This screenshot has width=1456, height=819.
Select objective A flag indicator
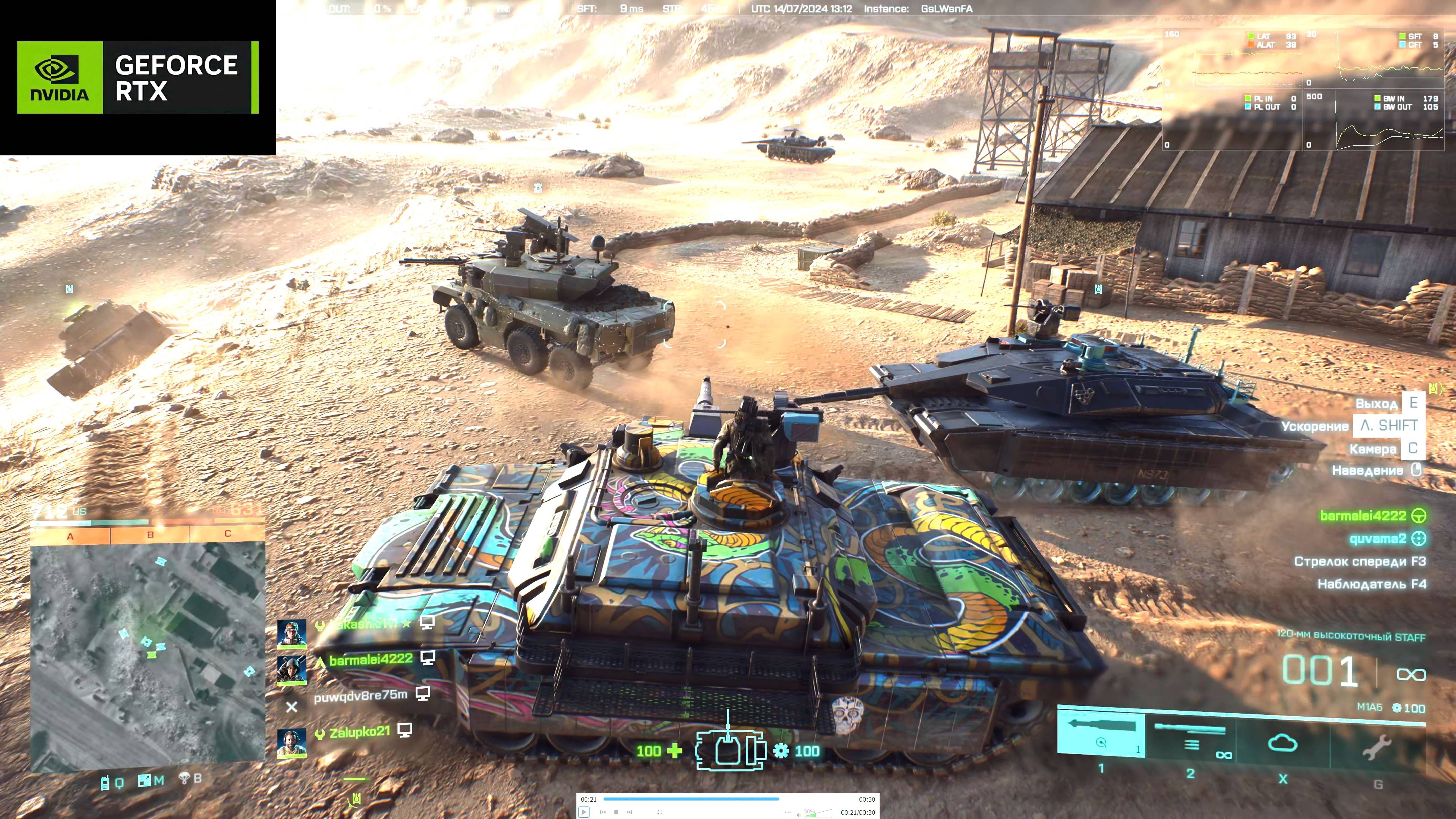click(x=70, y=536)
